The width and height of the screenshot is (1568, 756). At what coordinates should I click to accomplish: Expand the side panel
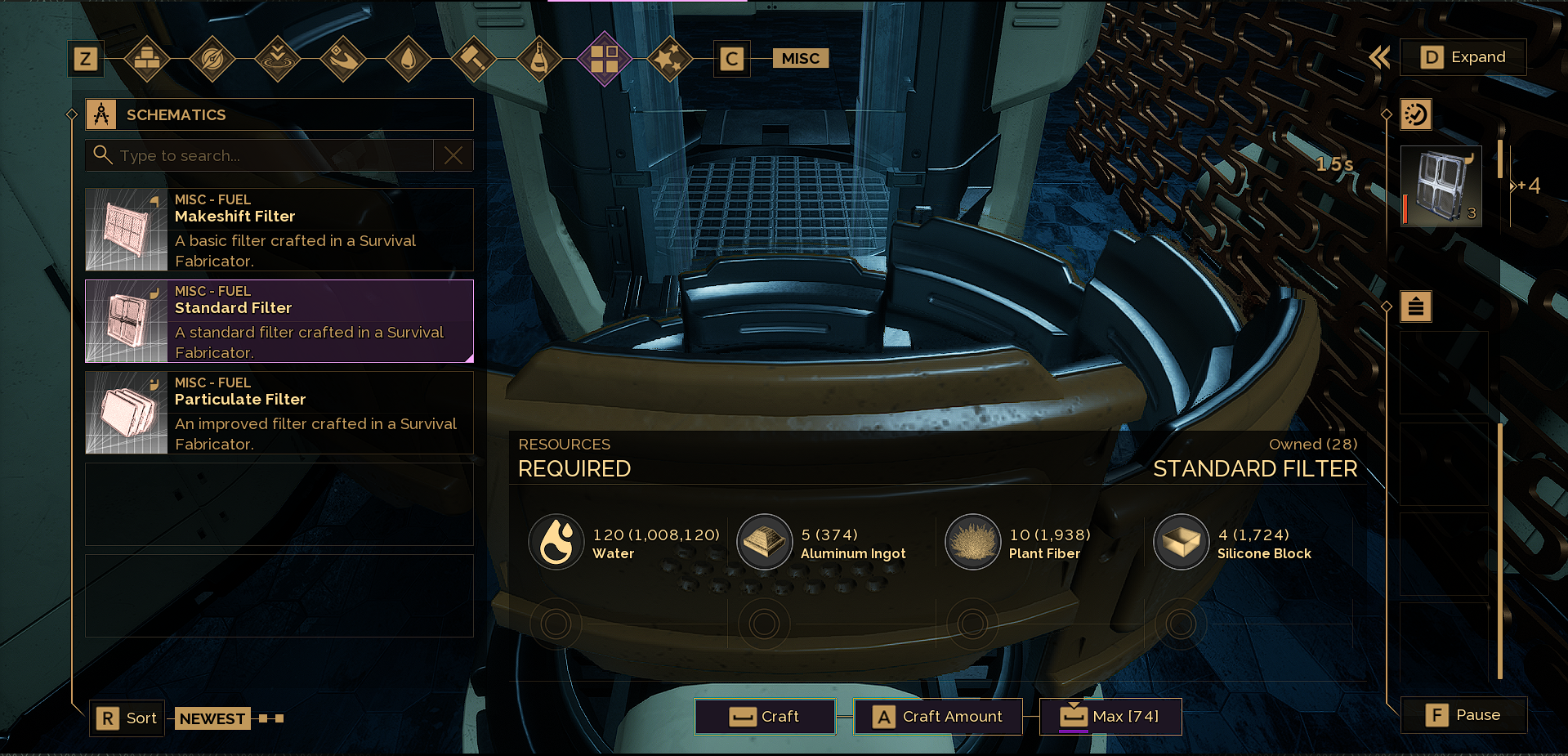[1463, 57]
